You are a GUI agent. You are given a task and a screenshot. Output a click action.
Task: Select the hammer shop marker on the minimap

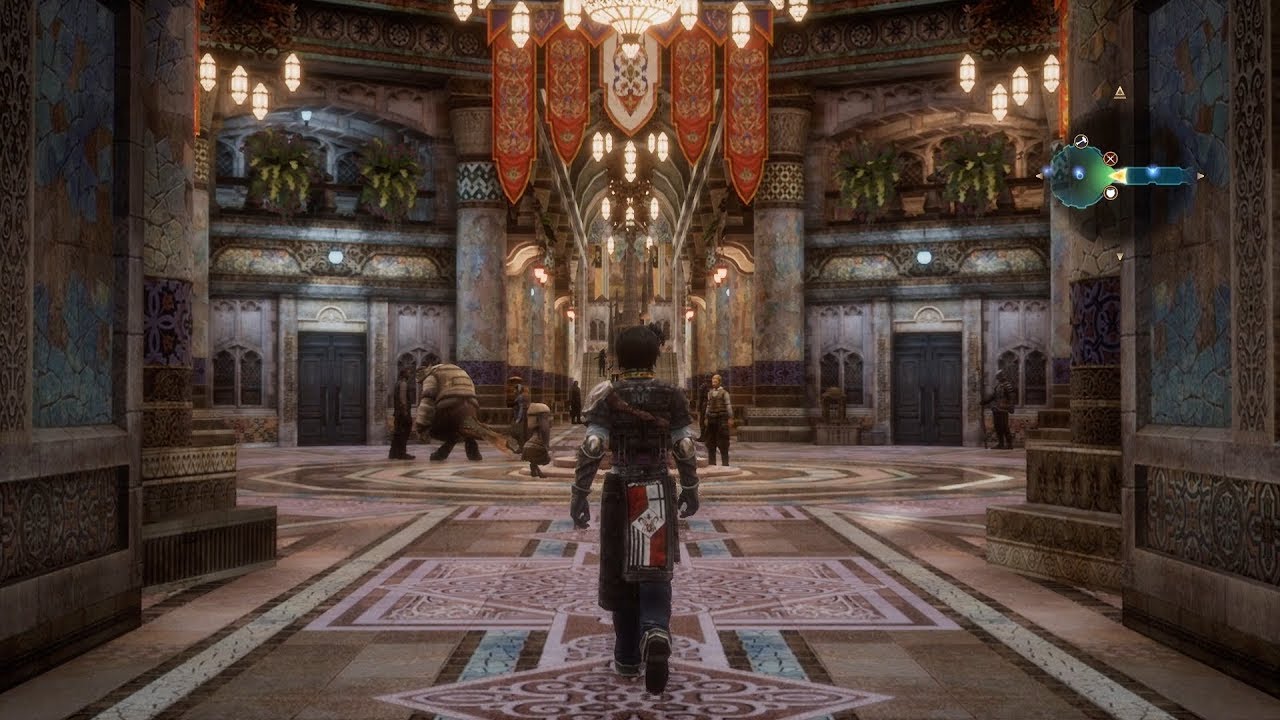point(1080,141)
